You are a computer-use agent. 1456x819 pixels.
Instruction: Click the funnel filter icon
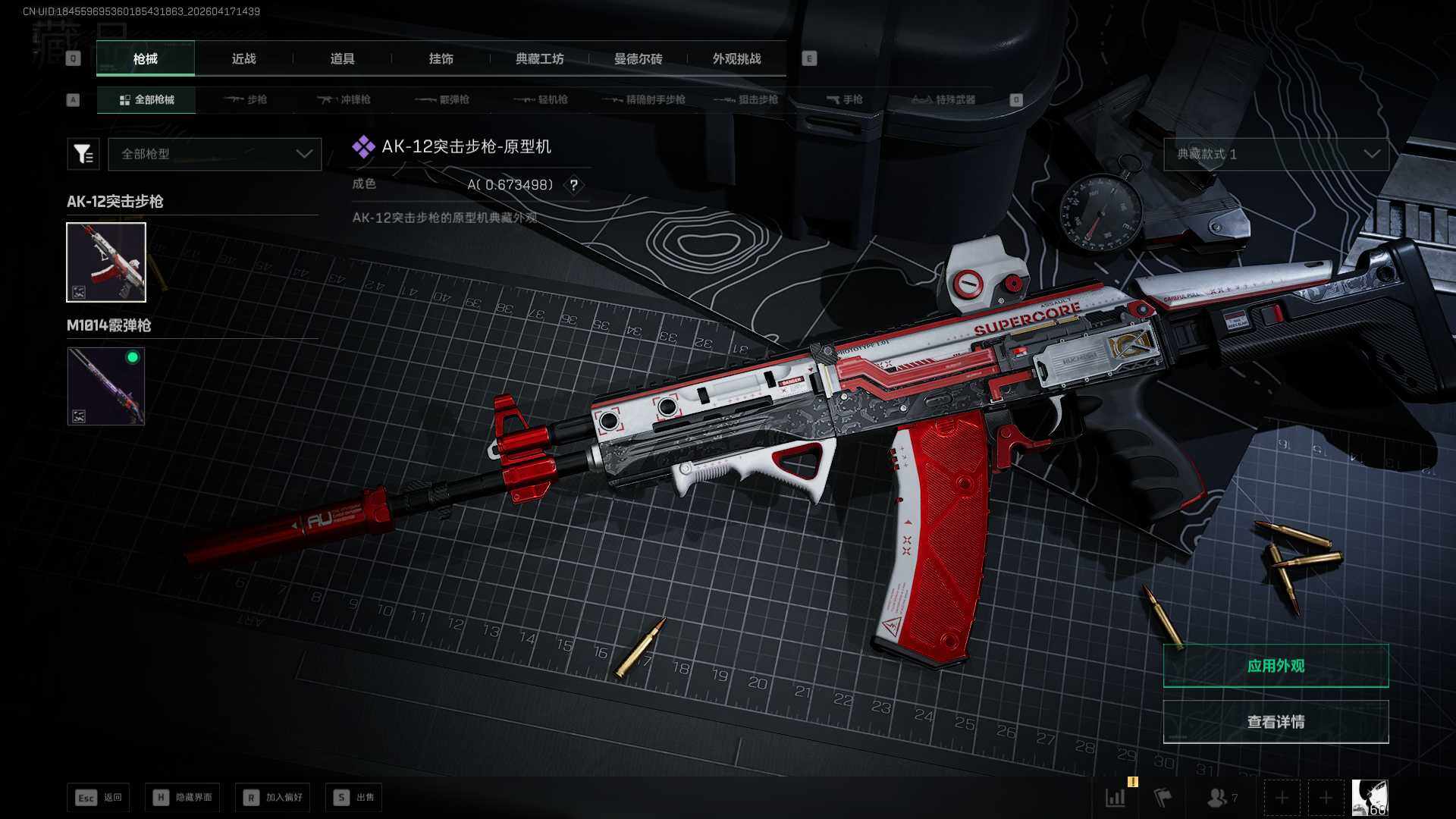pyautogui.click(x=83, y=154)
